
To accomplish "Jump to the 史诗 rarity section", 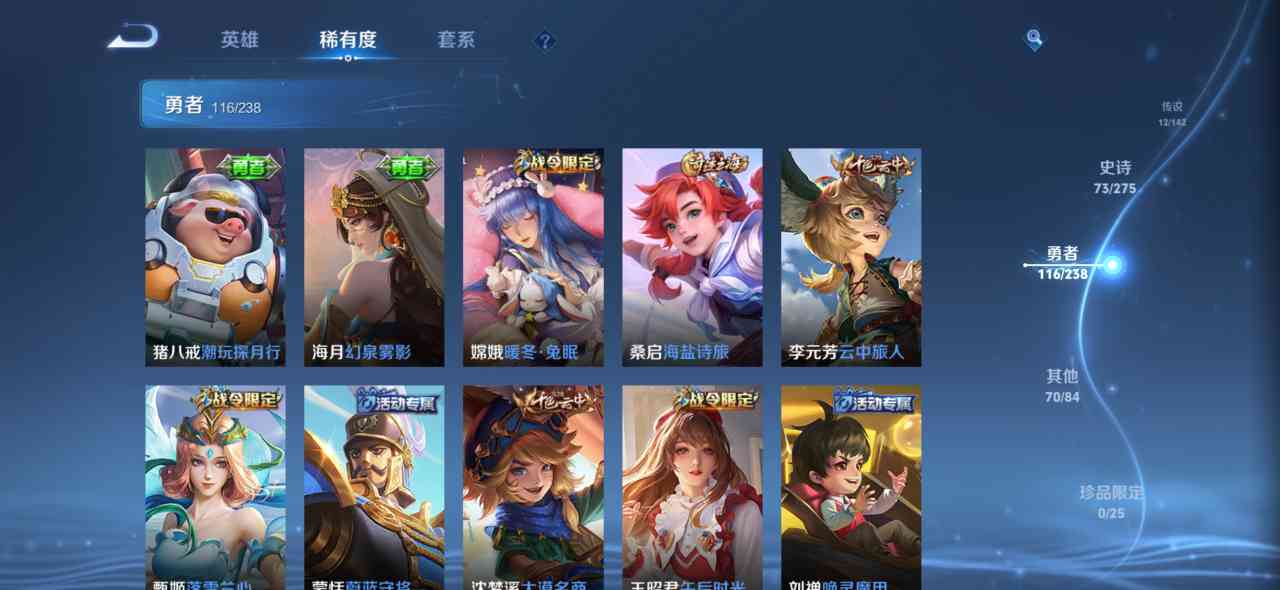I will pyautogui.click(x=1115, y=176).
